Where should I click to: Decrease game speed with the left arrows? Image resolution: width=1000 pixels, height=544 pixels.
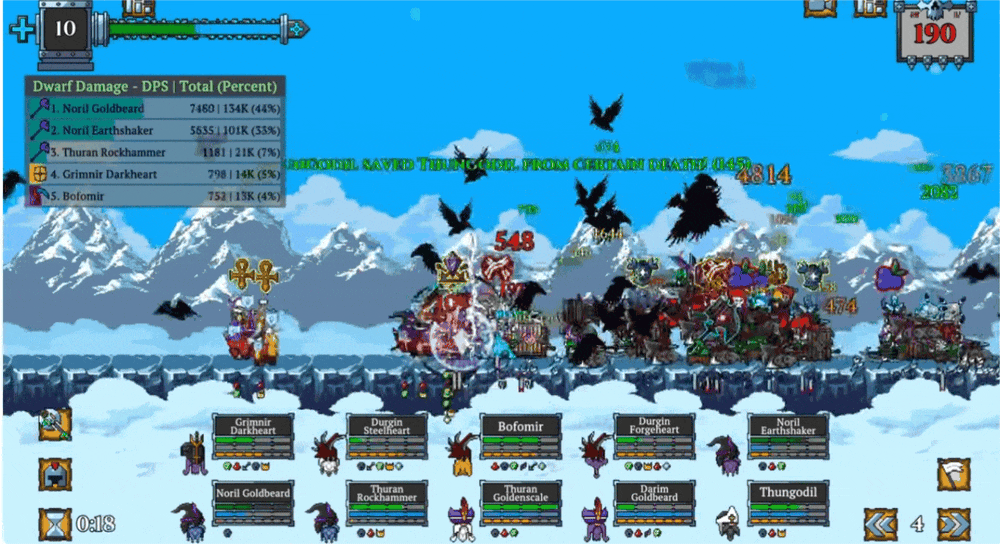[879, 523]
